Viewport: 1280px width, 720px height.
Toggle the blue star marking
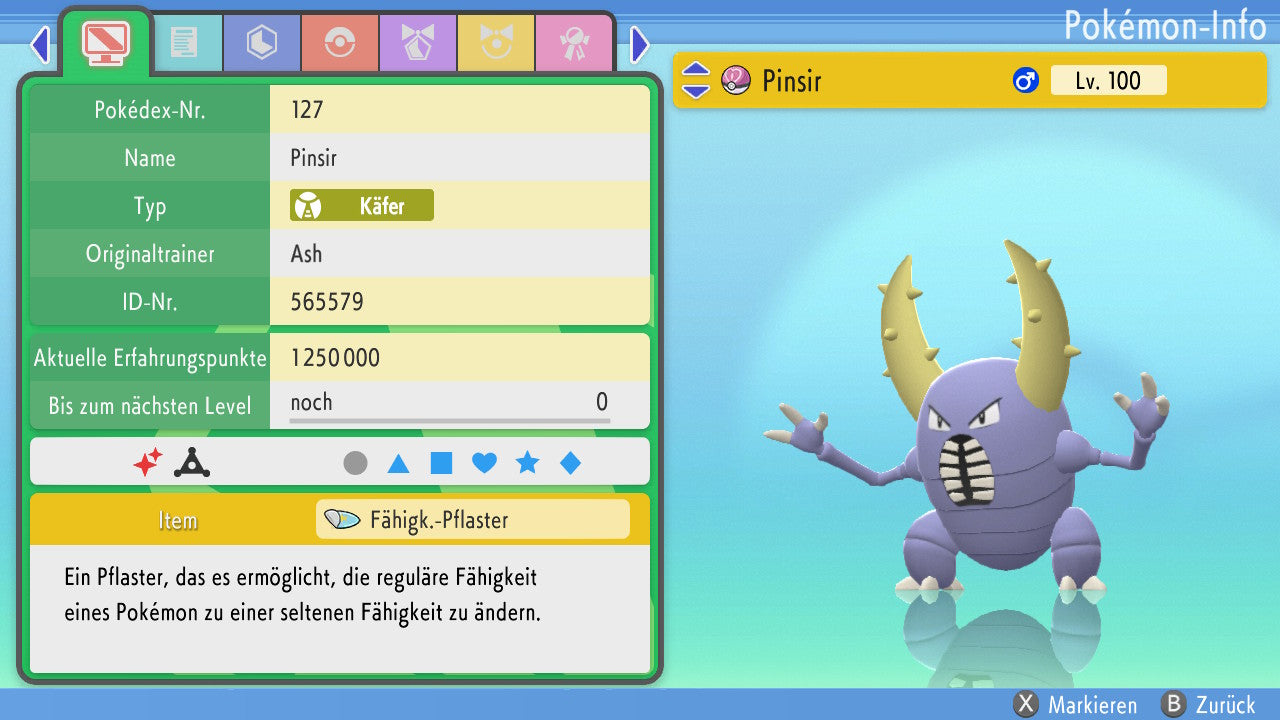pyautogui.click(x=527, y=463)
